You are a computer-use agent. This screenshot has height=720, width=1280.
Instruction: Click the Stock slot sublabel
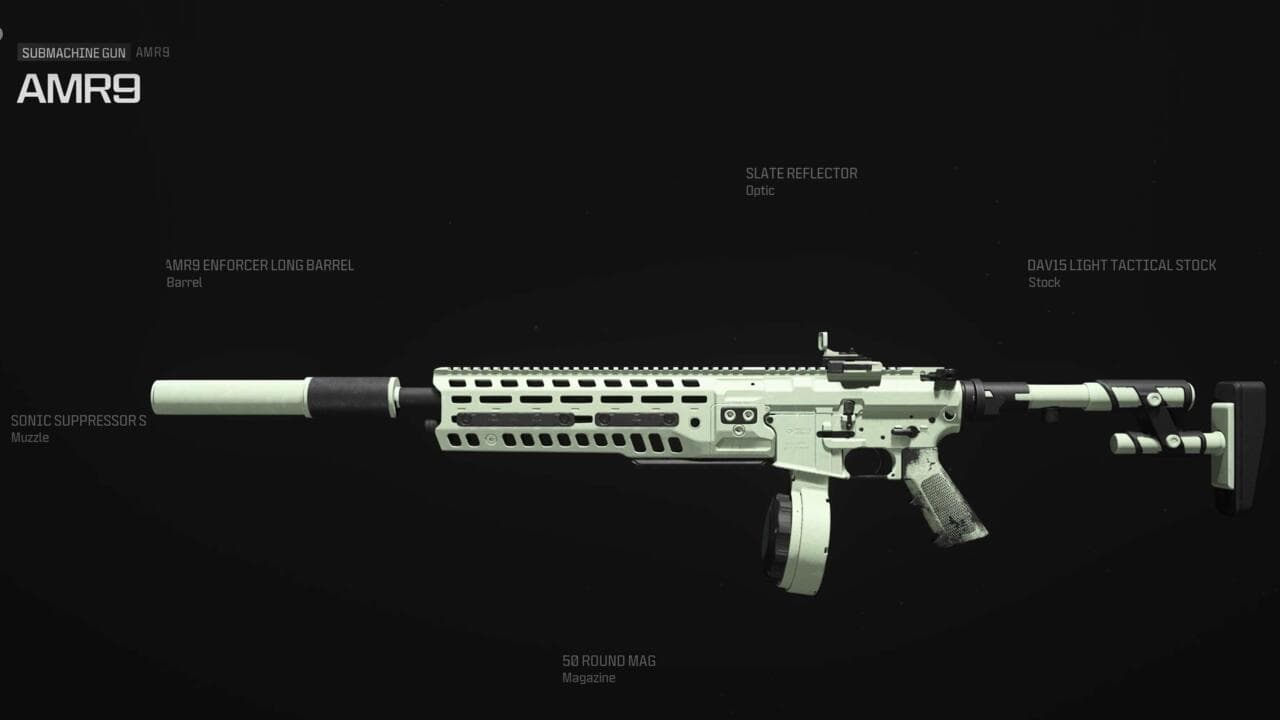[1043, 283]
